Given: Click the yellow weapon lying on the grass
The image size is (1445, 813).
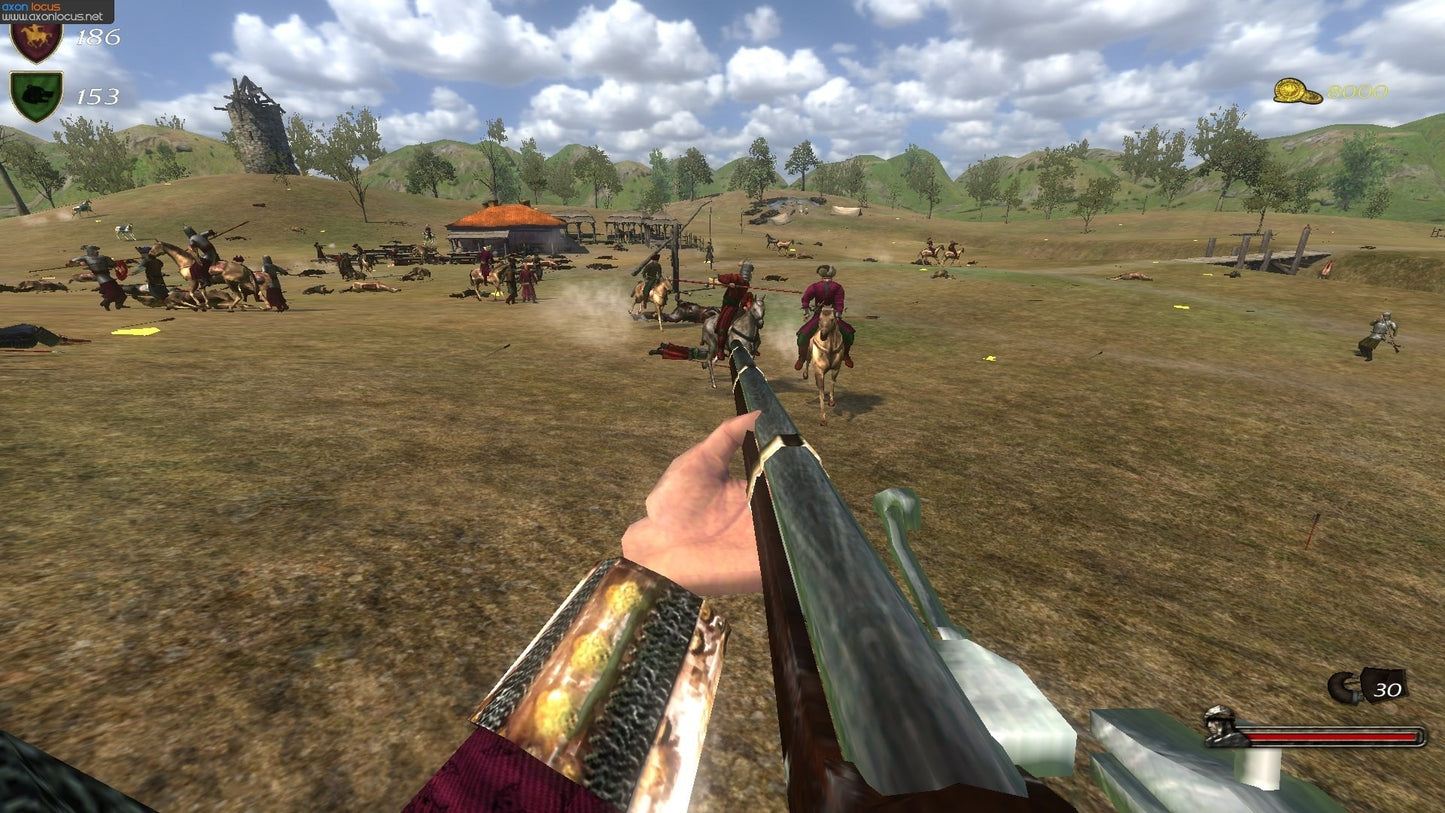Looking at the screenshot, I should pos(133,331).
